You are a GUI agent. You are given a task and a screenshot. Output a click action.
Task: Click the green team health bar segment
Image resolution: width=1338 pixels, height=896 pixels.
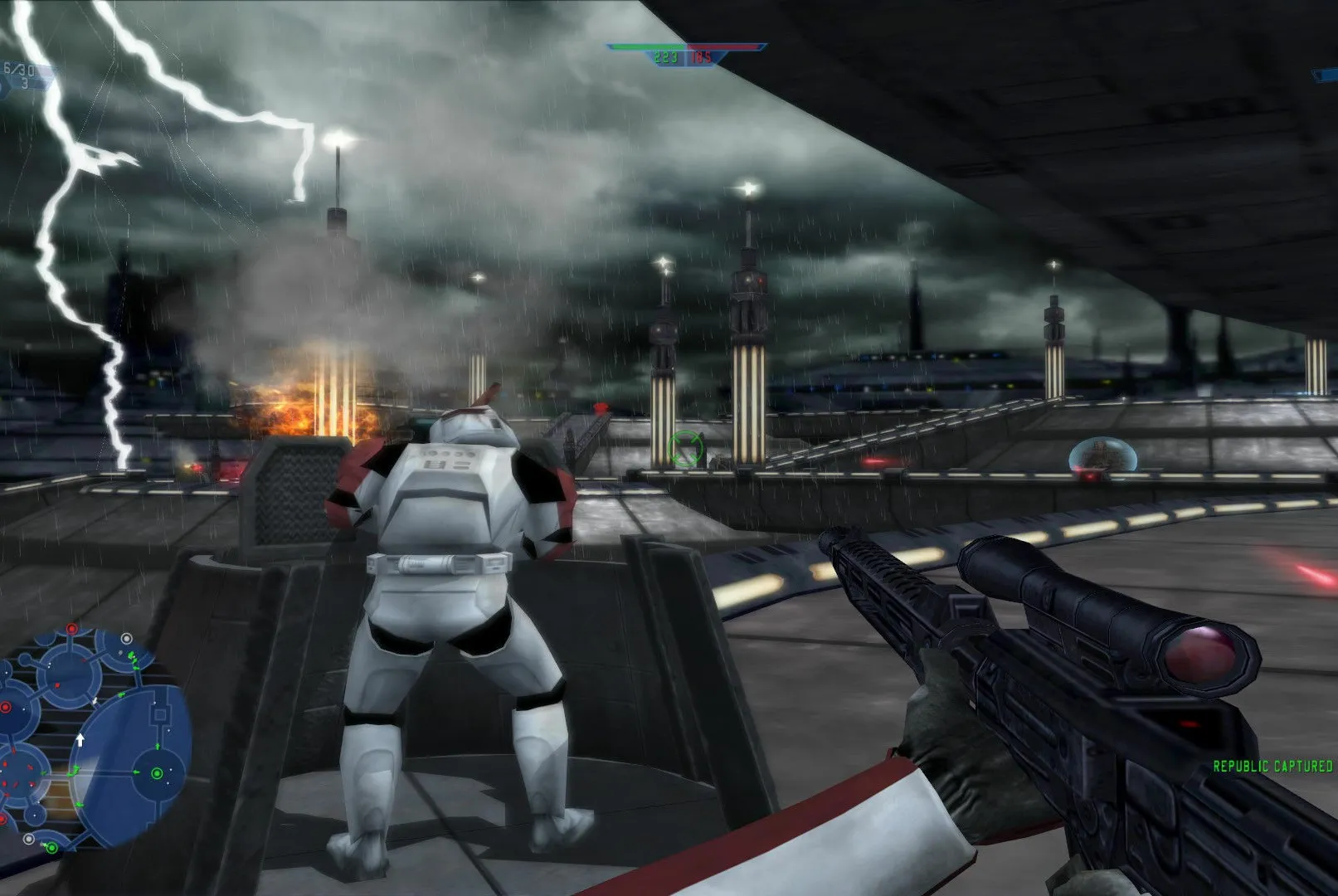[x=647, y=46]
